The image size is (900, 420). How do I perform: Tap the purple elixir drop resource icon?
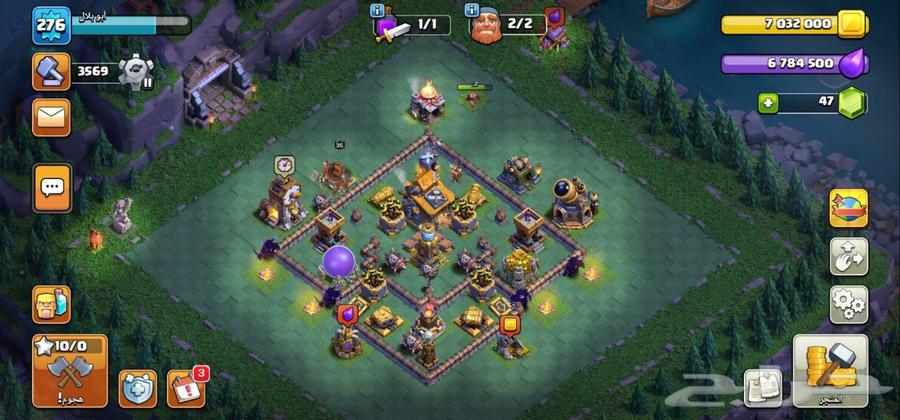852,65
